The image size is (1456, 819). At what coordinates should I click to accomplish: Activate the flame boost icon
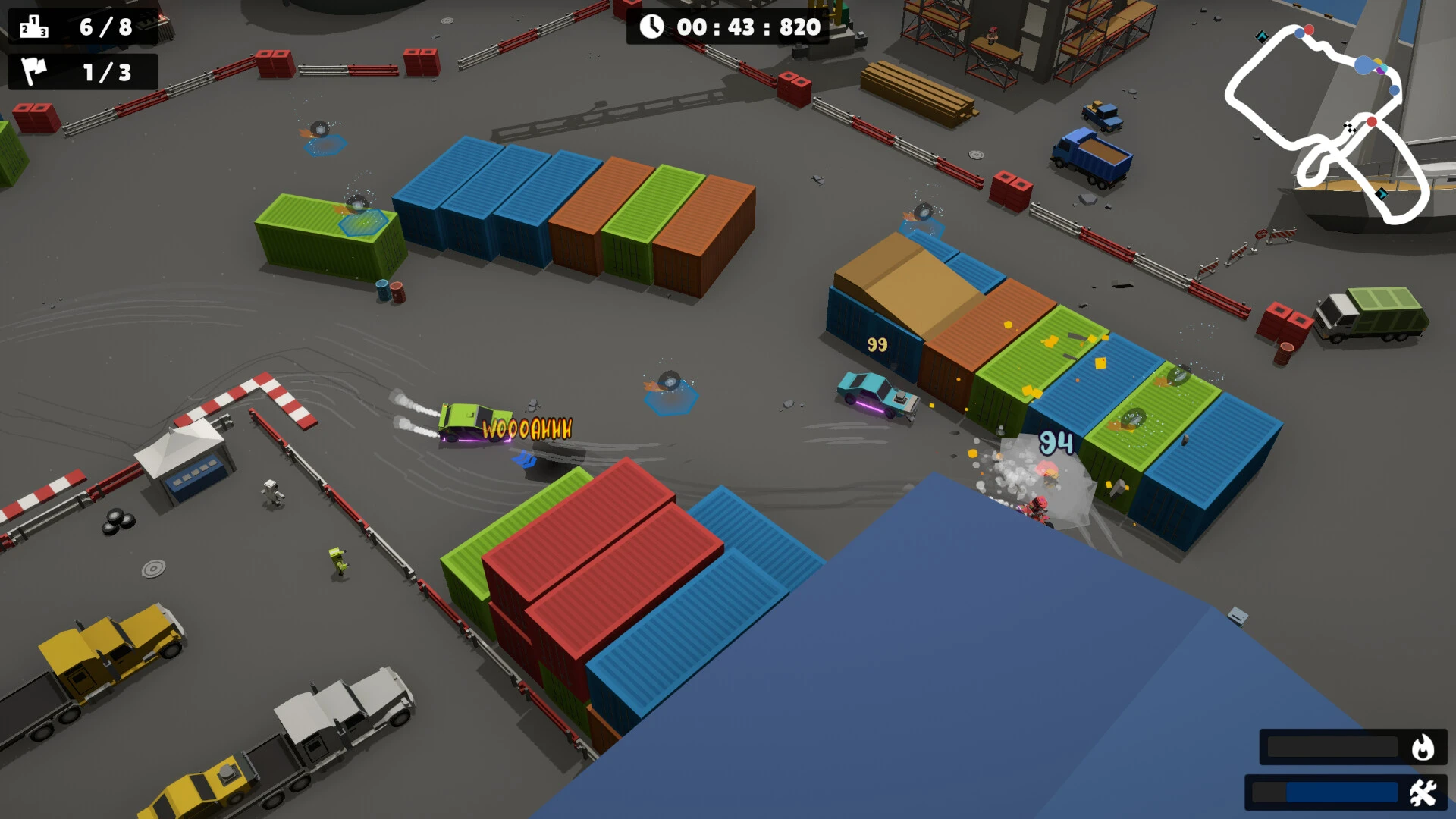point(1423,748)
